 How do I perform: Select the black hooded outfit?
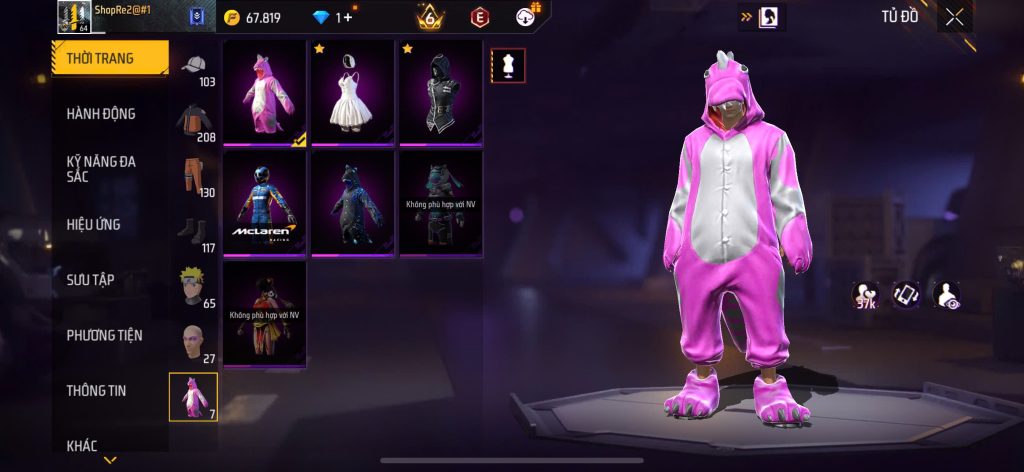pyautogui.click(x=440, y=92)
